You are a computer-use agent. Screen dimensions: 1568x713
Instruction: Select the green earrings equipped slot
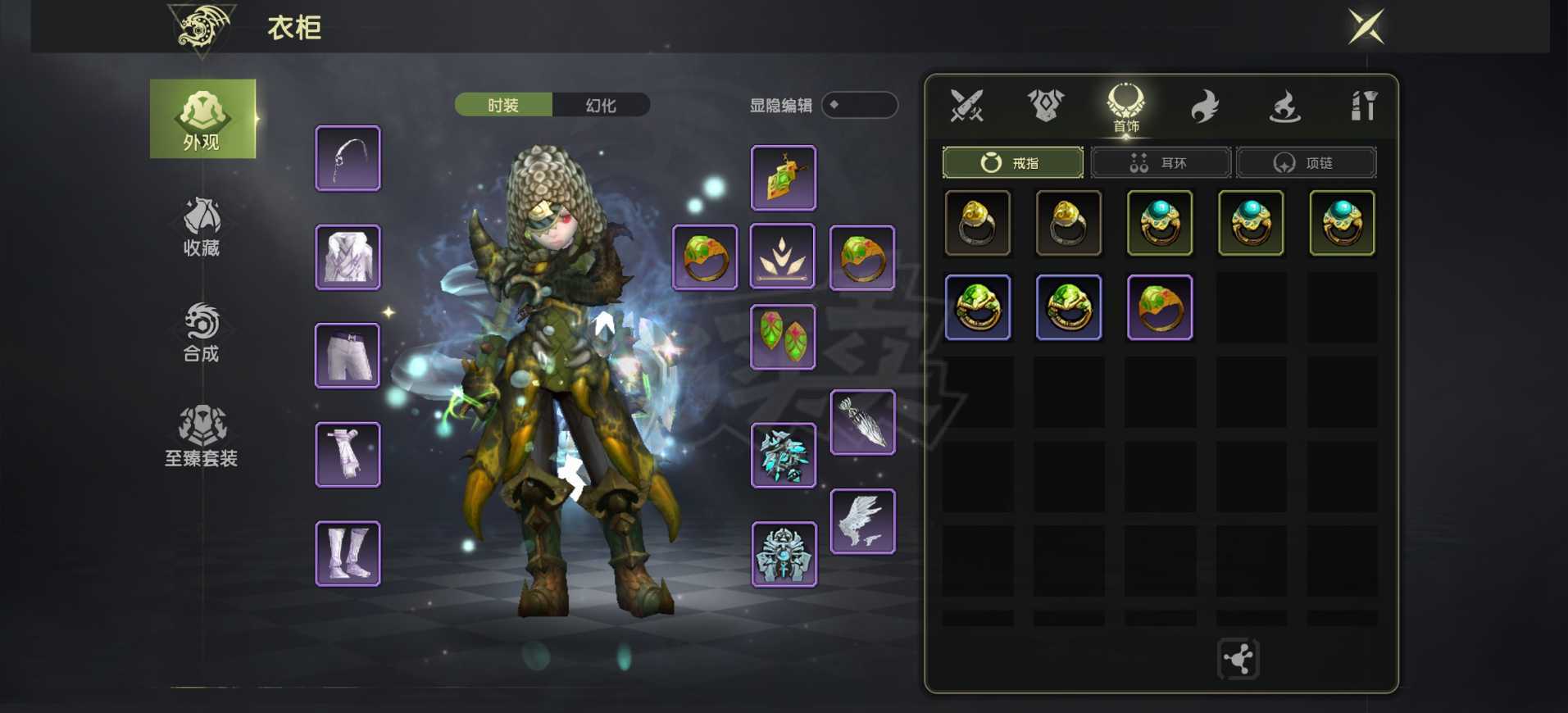click(783, 337)
